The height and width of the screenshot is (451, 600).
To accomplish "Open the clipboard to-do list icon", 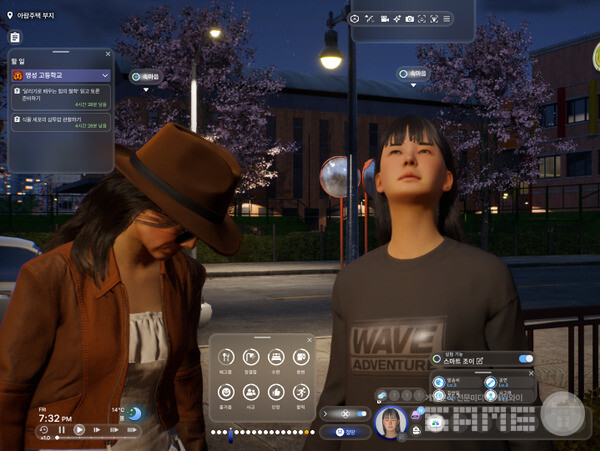I will coord(15,37).
